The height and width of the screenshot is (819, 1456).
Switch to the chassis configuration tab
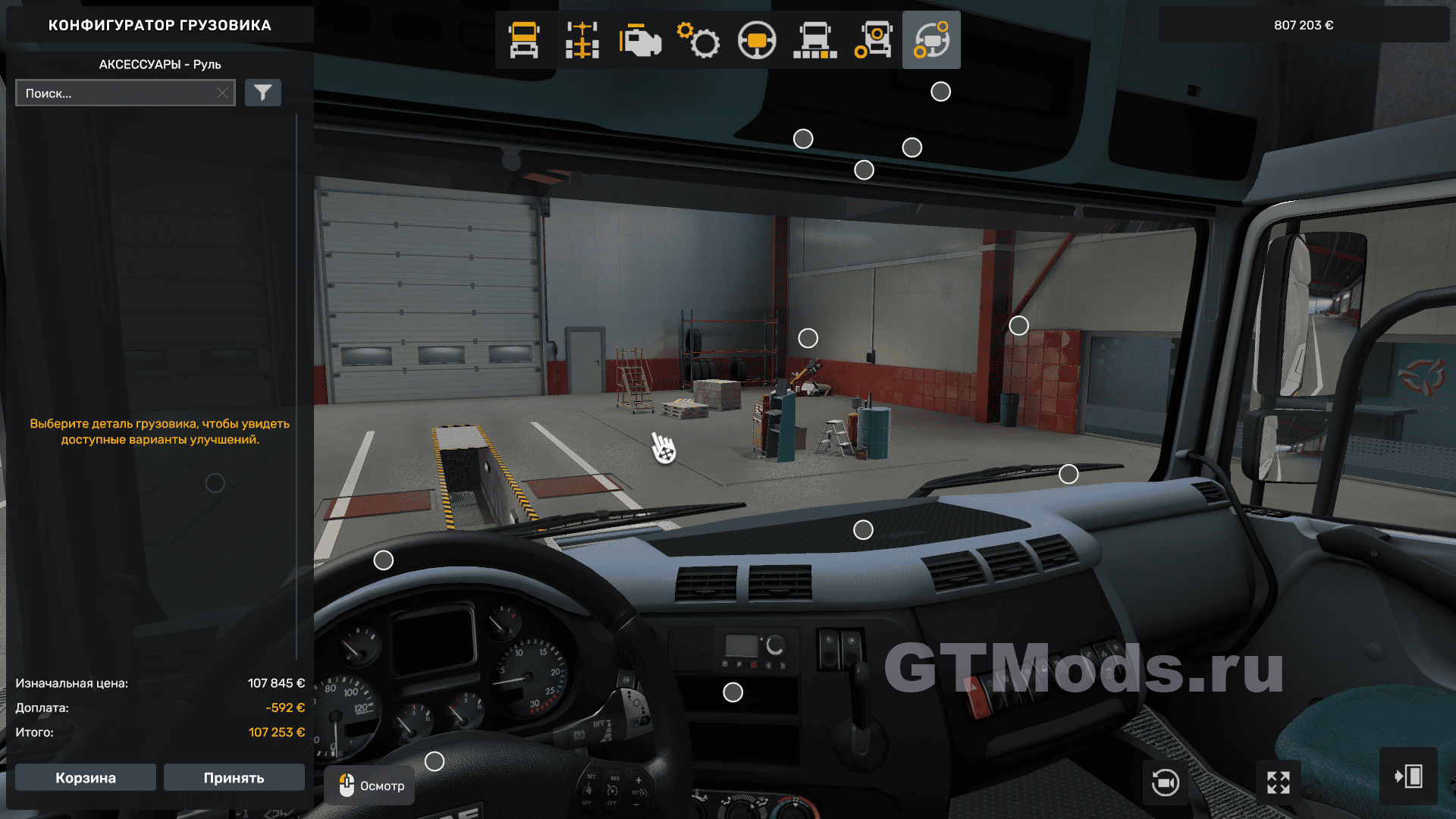[582, 40]
